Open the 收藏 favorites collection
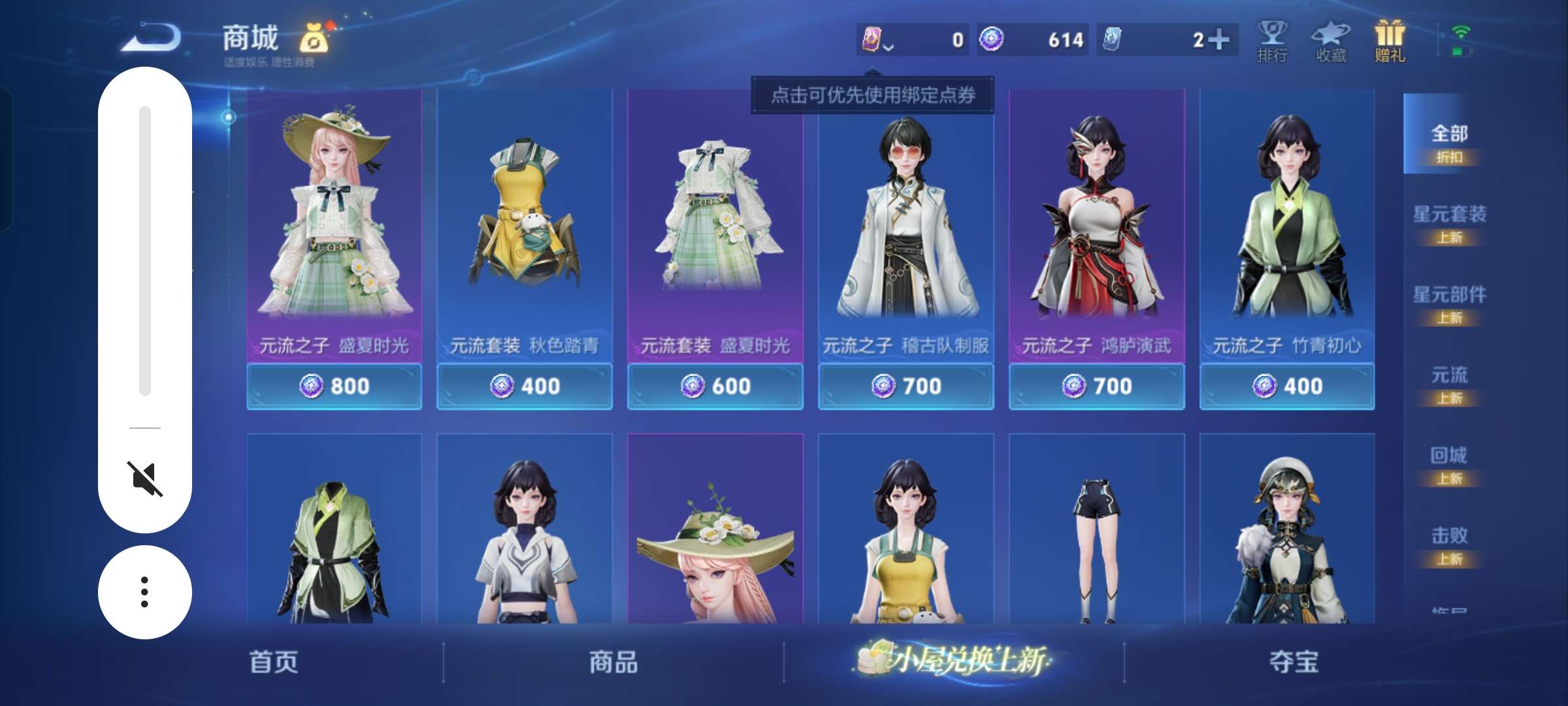Image resolution: width=1568 pixels, height=706 pixels. click(1331, 39)
